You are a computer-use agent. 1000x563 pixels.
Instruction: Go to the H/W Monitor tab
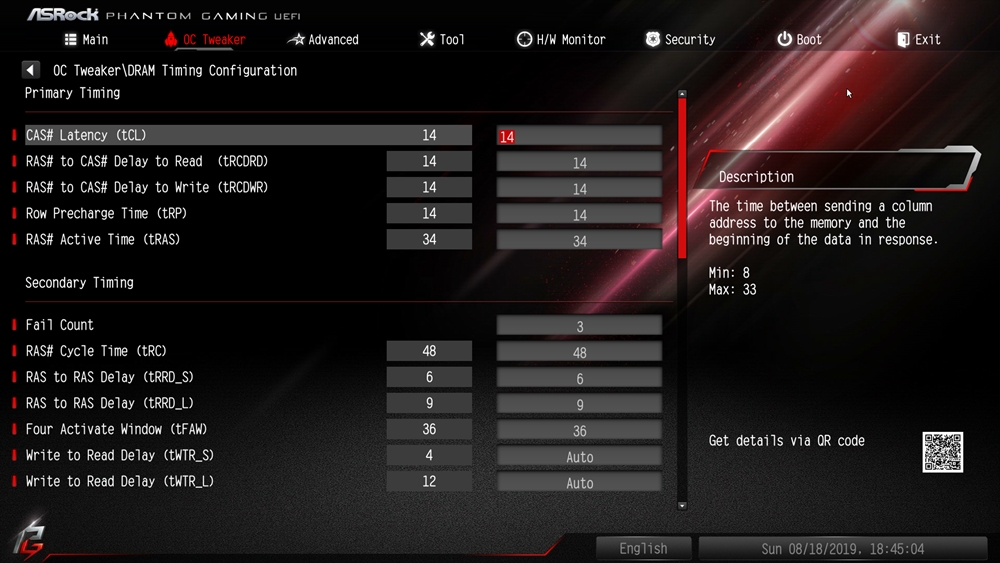point(561,40)
